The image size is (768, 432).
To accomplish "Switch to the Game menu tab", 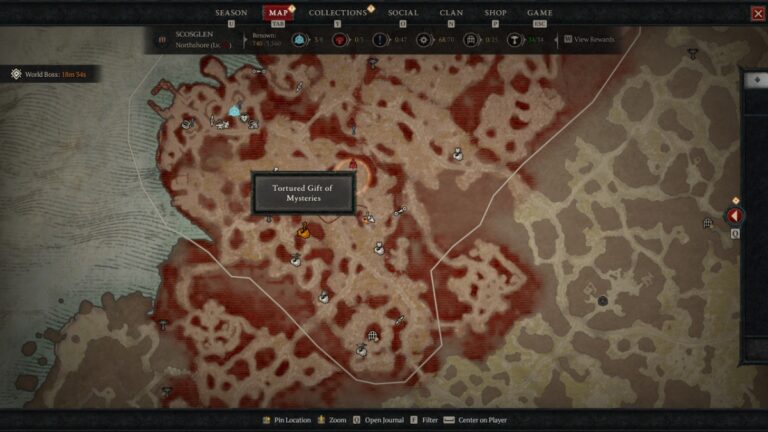I will tap(540, 13).
